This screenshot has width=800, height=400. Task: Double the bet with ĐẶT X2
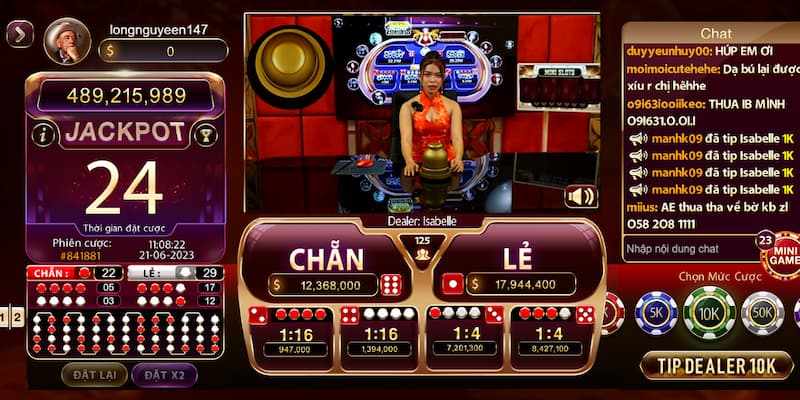click(x=164, y=375)
